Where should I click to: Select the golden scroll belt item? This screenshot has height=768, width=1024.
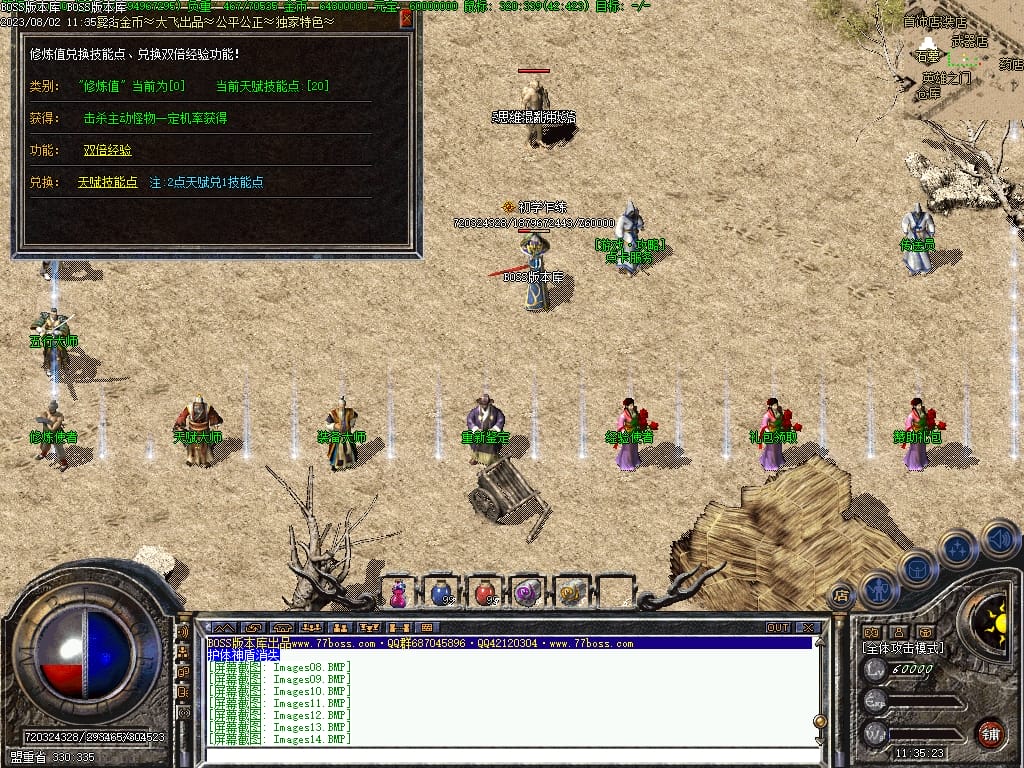[x=570, y=593]
